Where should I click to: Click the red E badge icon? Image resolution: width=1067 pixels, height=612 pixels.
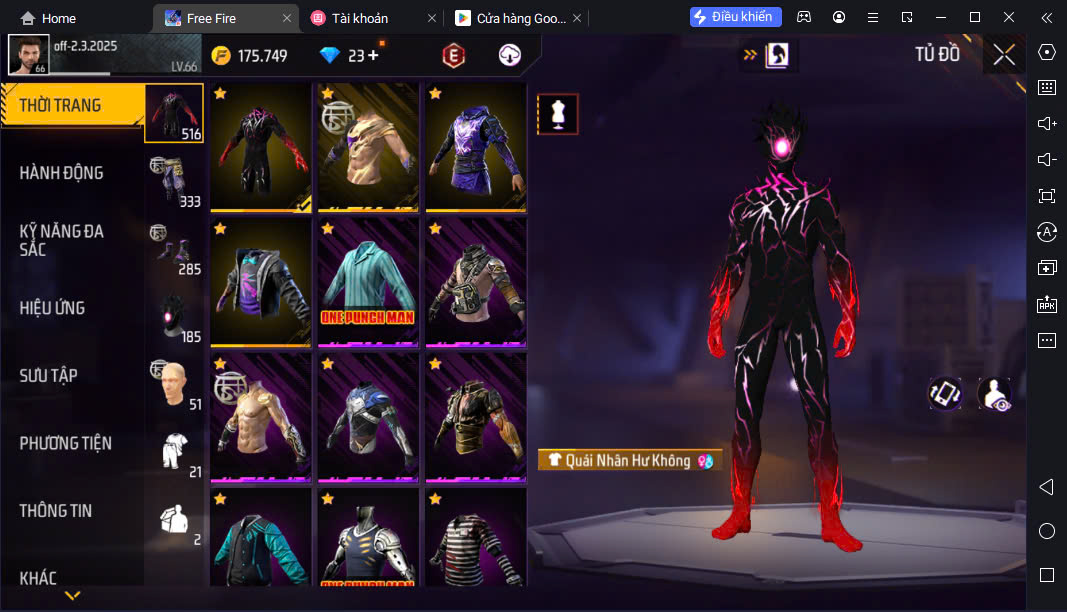tap(453, 56)
